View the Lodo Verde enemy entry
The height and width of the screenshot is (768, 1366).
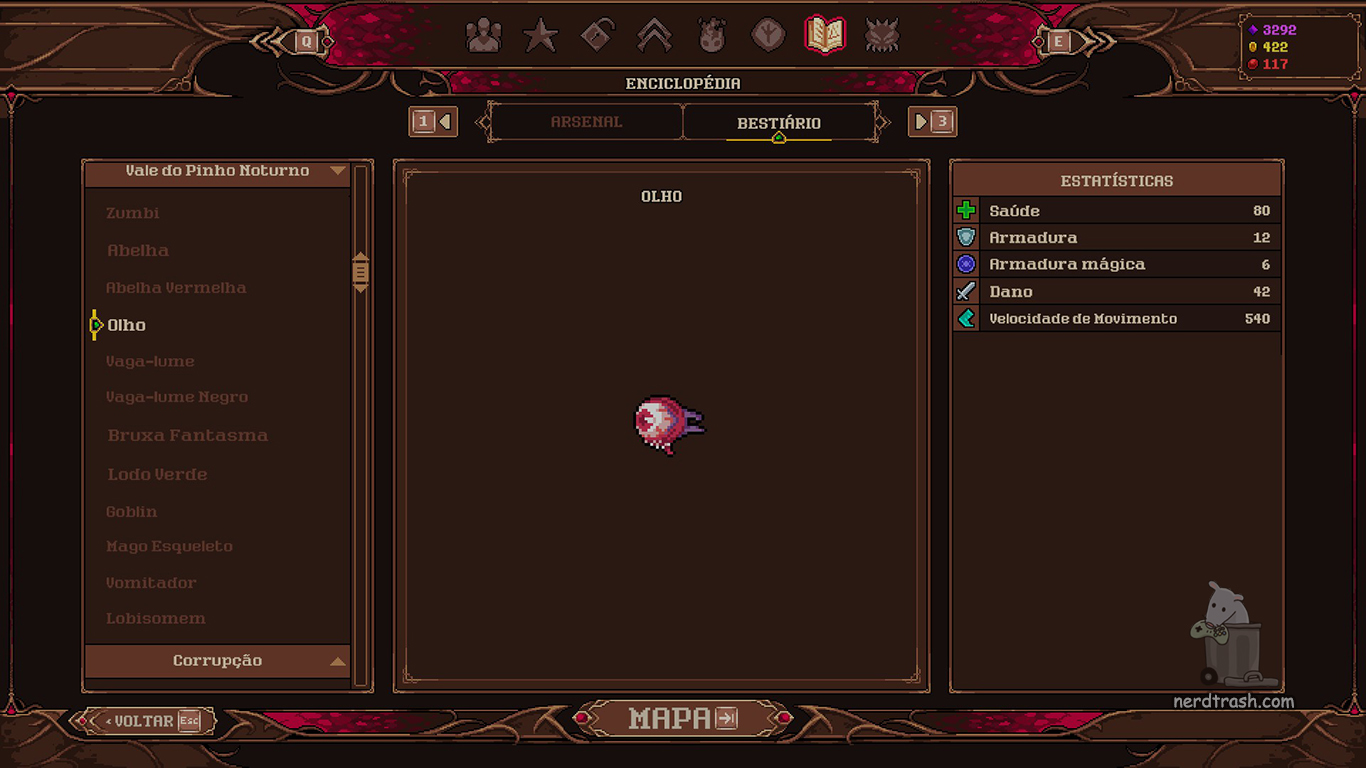coord(157,474)
